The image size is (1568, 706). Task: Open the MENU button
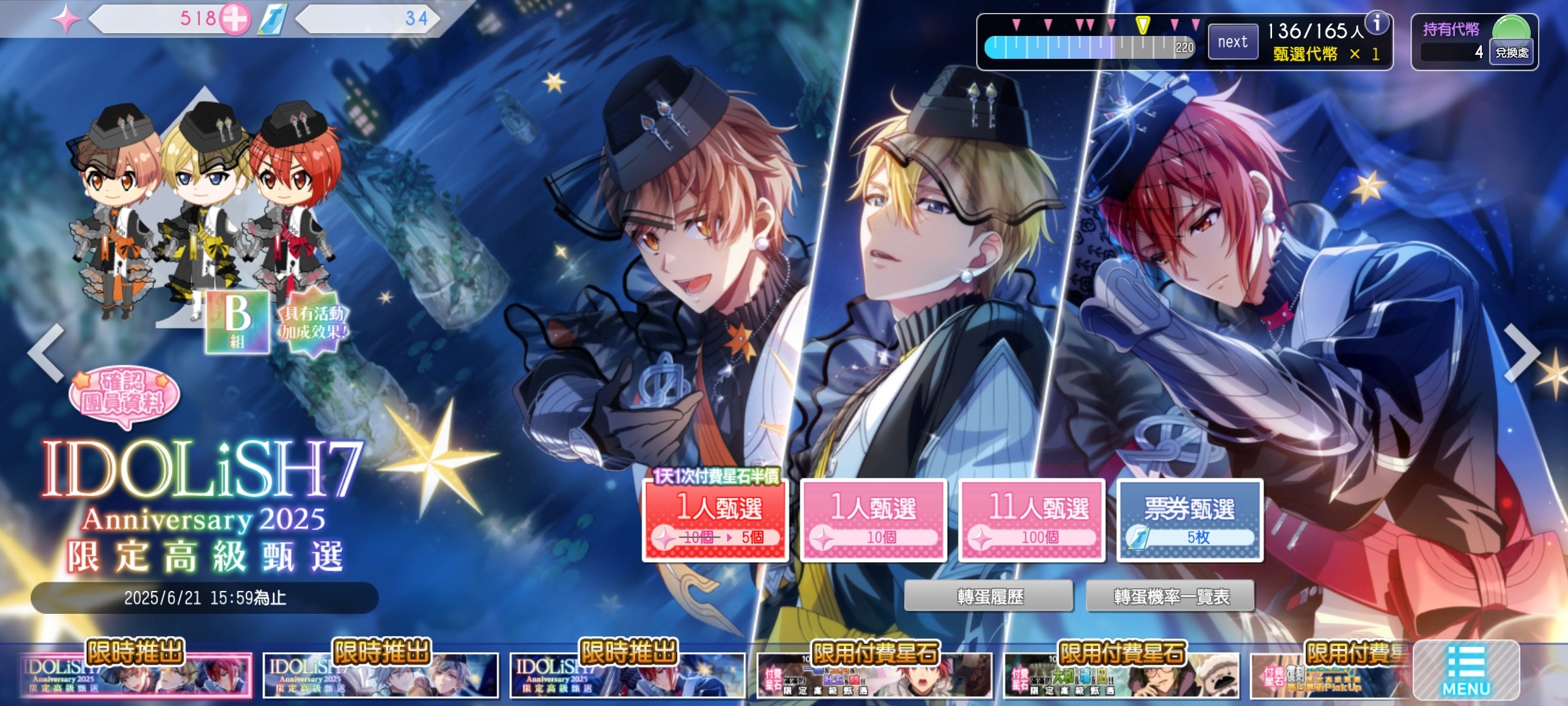tap(1466, 671)
